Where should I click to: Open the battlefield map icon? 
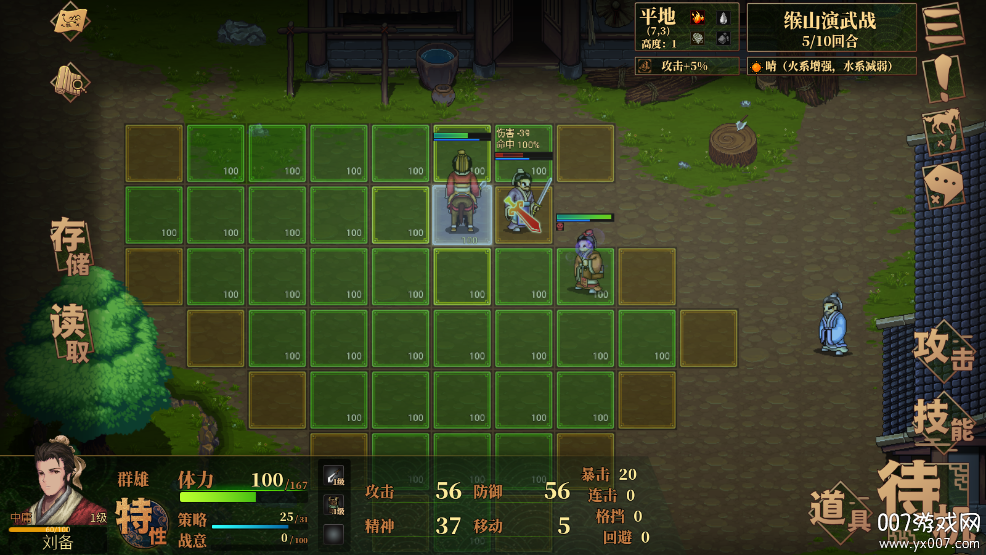pyautogui.click(x=71, y=20)
